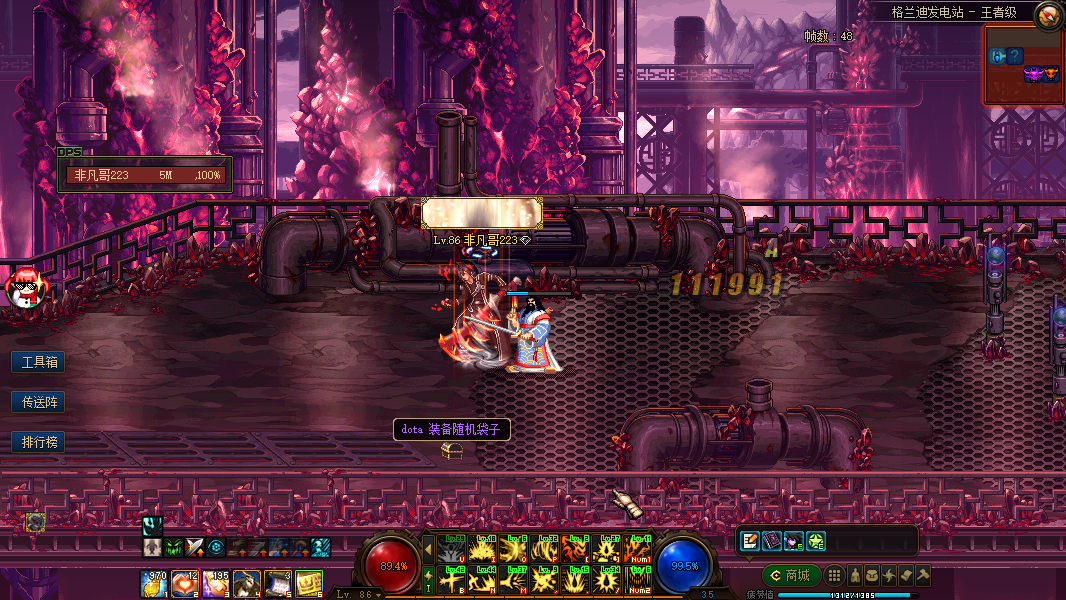
Task: Click the 传送阵 teleport button
Action: pyautogui.click(x=38, y=402)
